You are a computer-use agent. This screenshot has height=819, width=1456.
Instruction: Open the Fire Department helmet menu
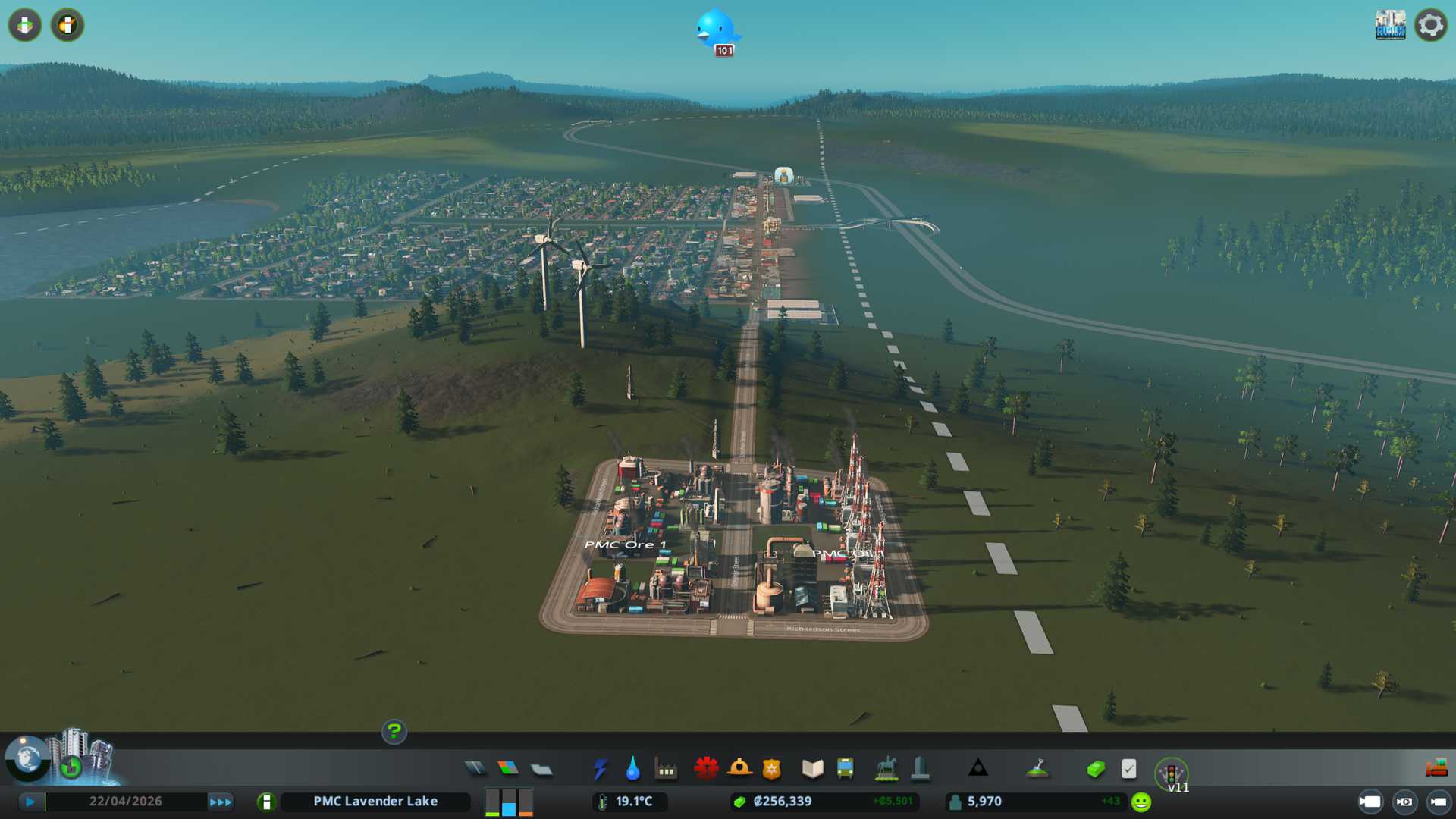(739, 769)
